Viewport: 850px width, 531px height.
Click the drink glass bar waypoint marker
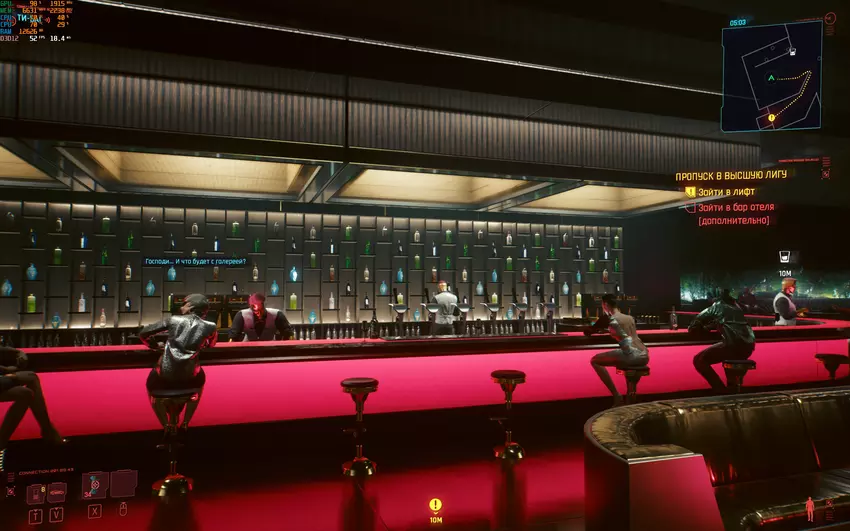785,256
